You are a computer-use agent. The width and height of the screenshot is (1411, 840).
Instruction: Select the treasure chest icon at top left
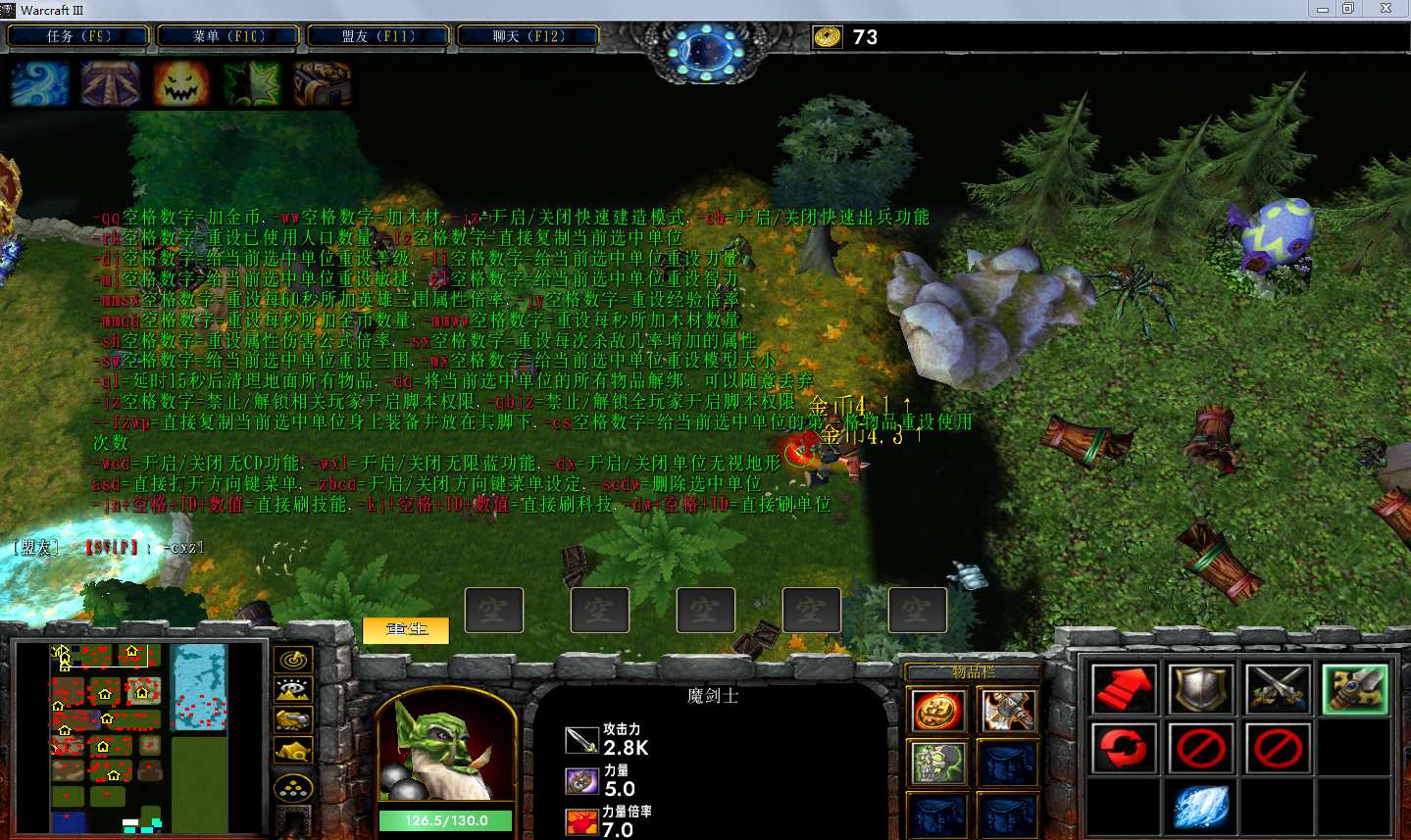coord(322,84)
